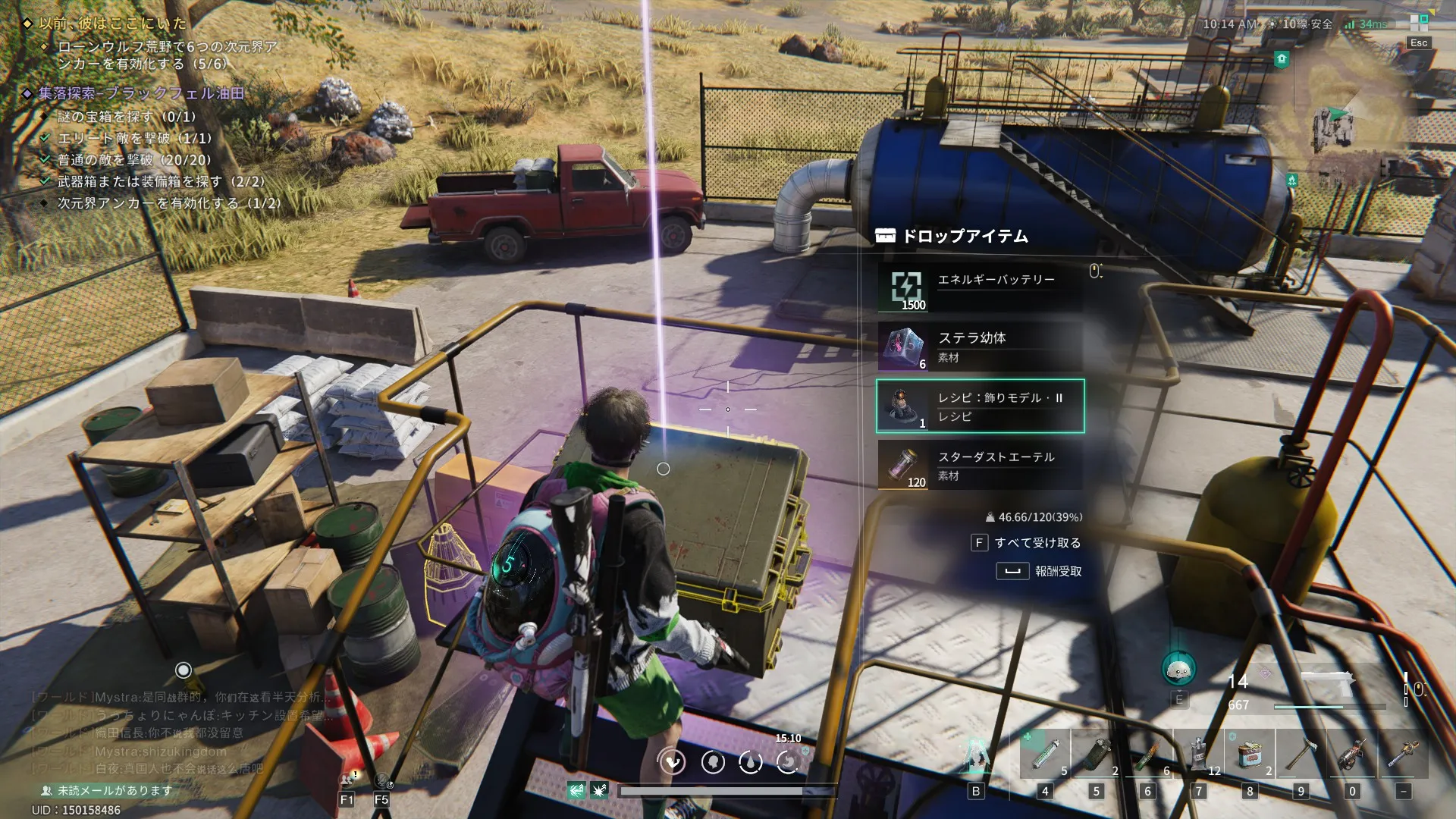Screen dimensions: 1456x819
Task: Equip the grenade hotbar slot
Action: point(1096,755)
